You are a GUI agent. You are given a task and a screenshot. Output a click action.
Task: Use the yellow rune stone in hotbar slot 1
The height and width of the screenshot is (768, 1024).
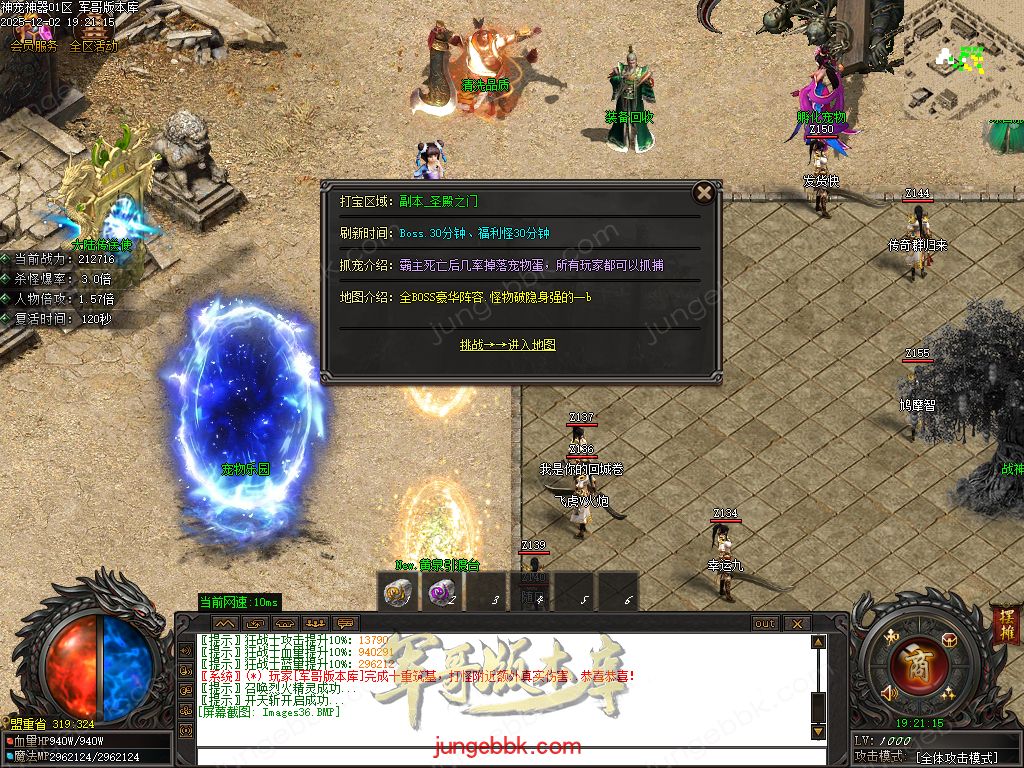(x=398, y=593)
